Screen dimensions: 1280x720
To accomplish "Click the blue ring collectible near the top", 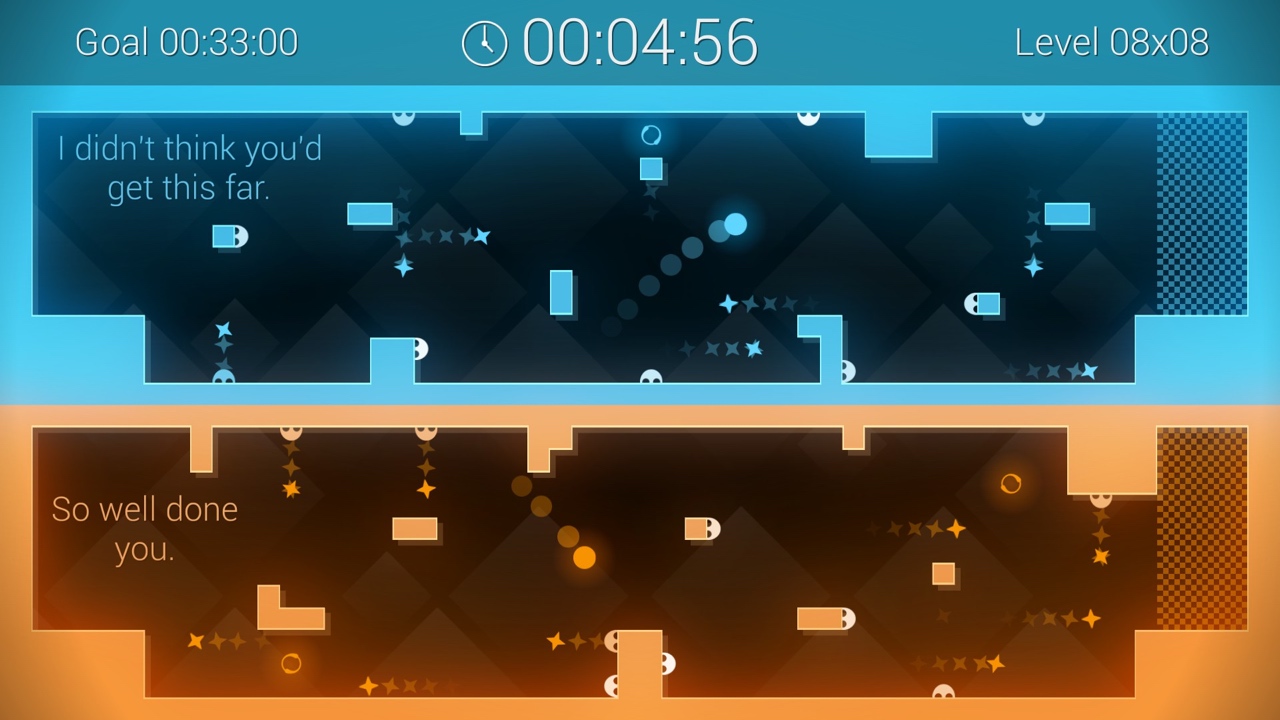I will click(651, 132).
